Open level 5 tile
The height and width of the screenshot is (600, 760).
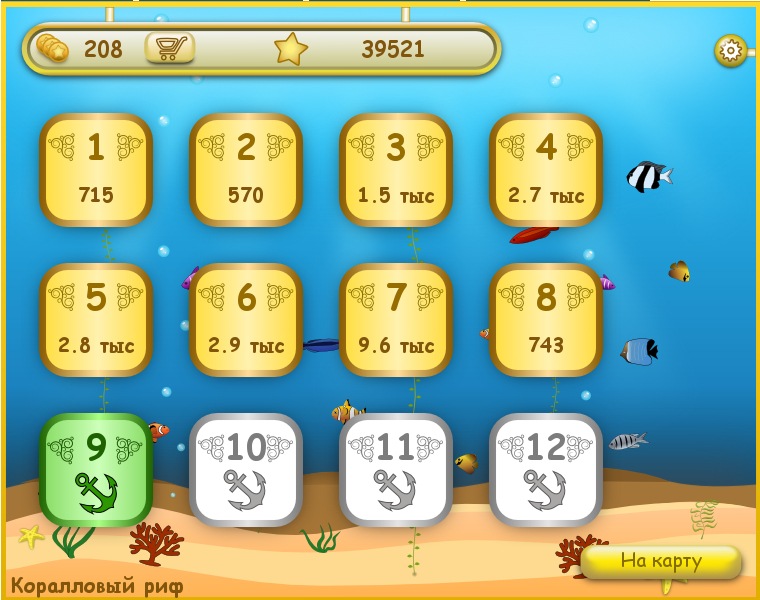96,320
